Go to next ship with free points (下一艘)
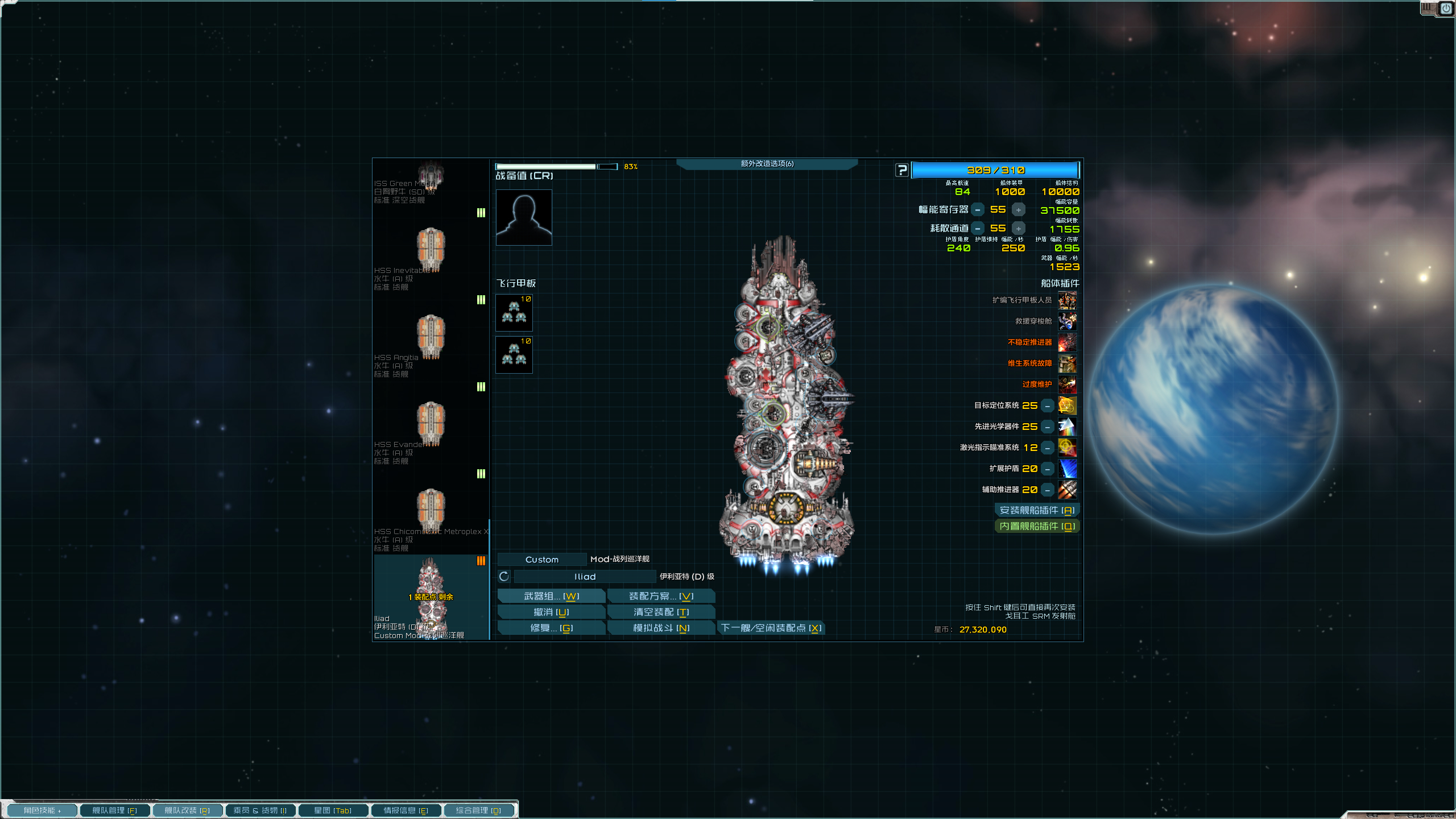Image resolution: width=1456 pixels, height=819 pixels. pyautogui.click(x=771, y=628)
